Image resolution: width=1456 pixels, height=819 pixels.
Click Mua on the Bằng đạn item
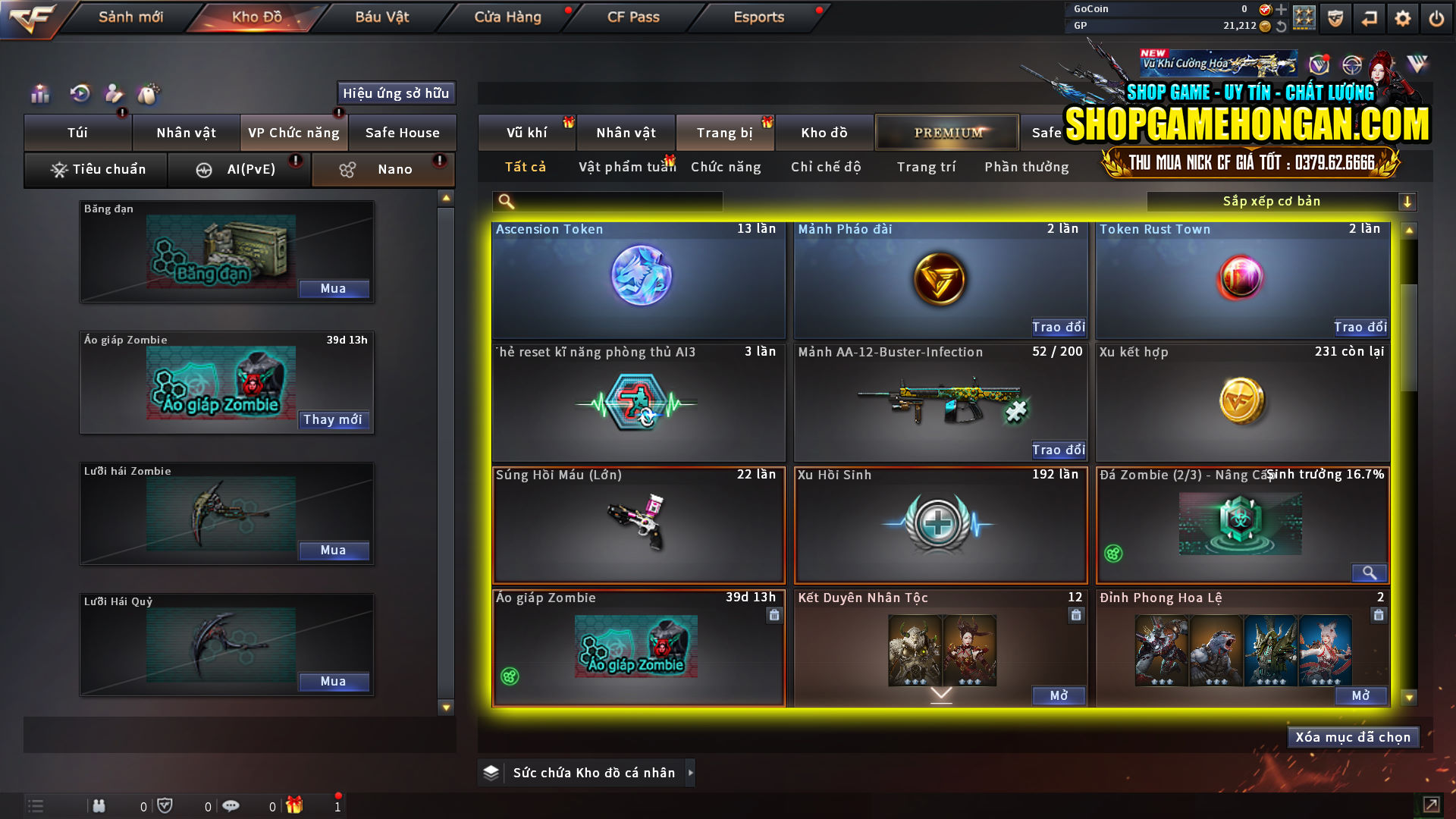coord(334,288)
